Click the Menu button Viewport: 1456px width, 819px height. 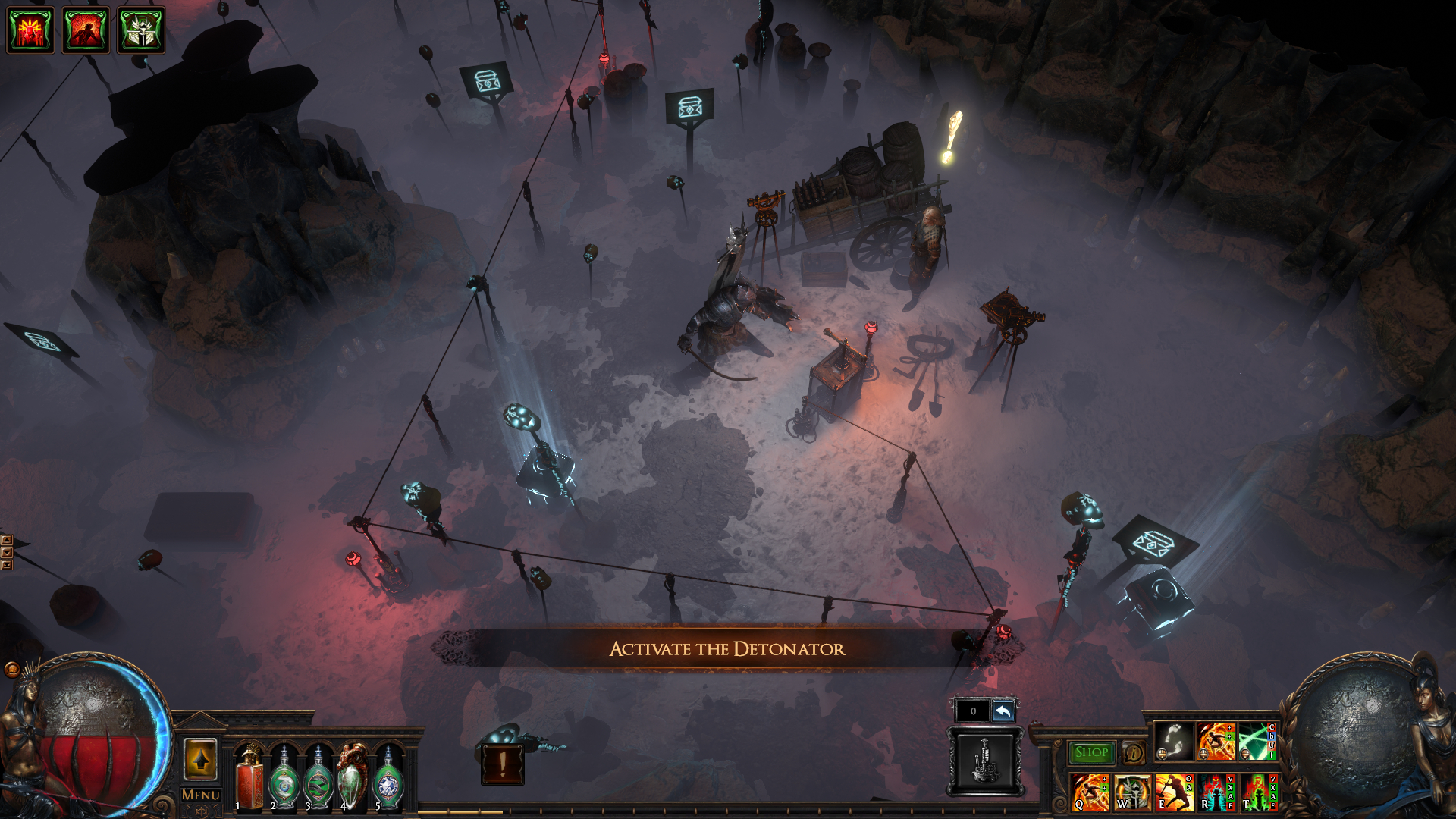tap(200, 795)
